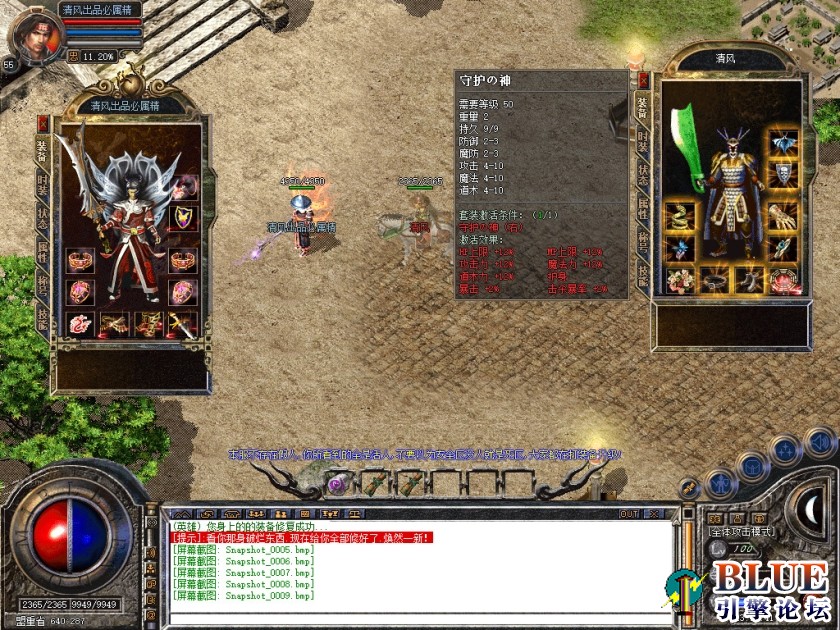
Task: Select the purple shield medal slot
Action: pyautogui.click(x=182, y=216)
